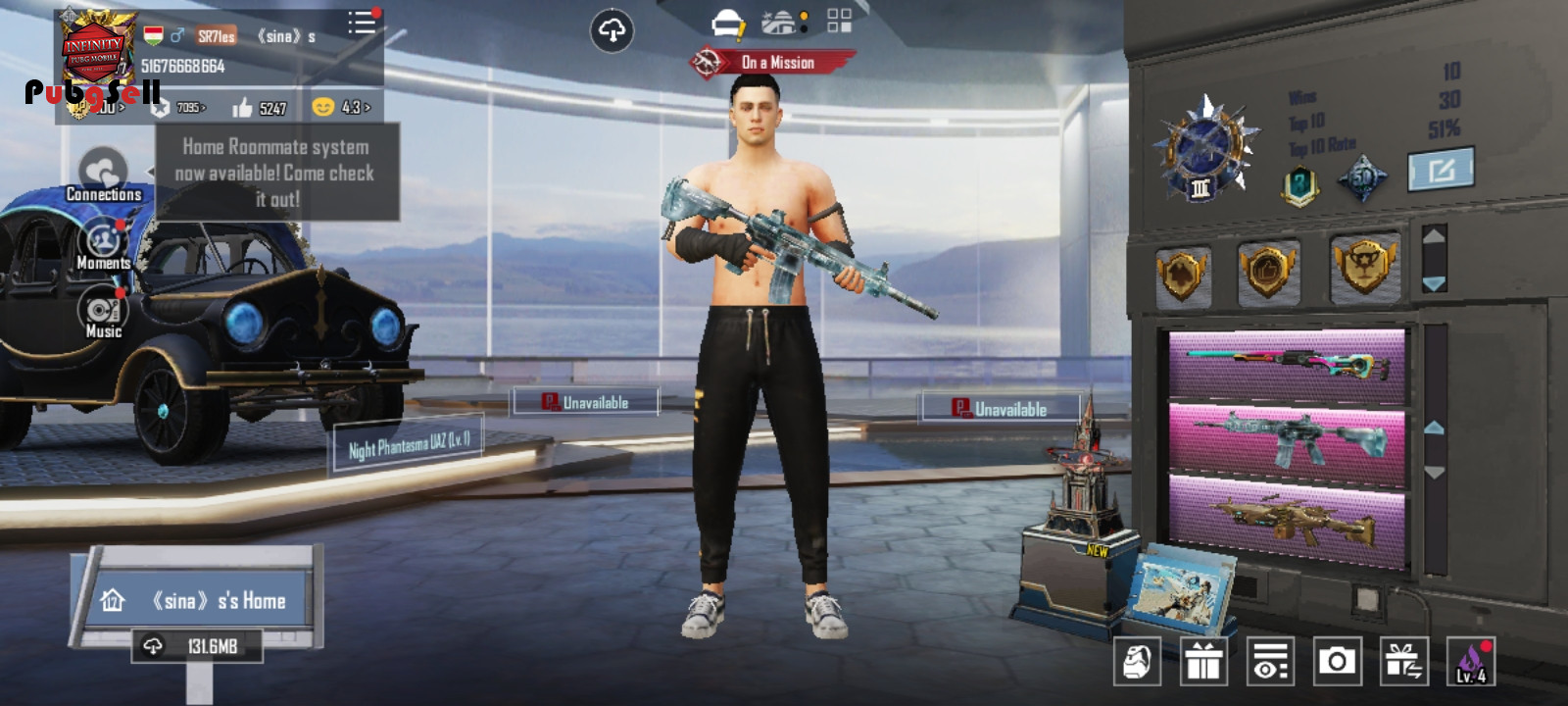Open the top-left list menu

click(x=361, y=23)
